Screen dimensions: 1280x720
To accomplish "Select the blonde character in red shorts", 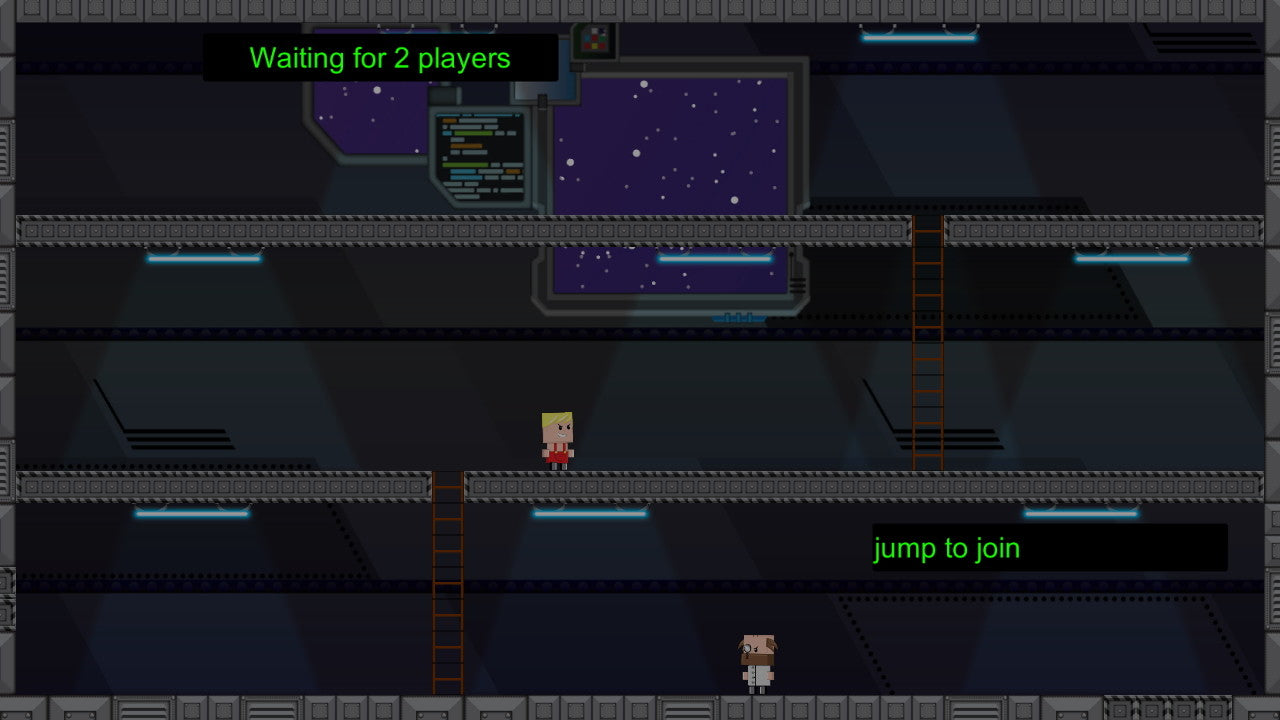I will coord(556,437).
